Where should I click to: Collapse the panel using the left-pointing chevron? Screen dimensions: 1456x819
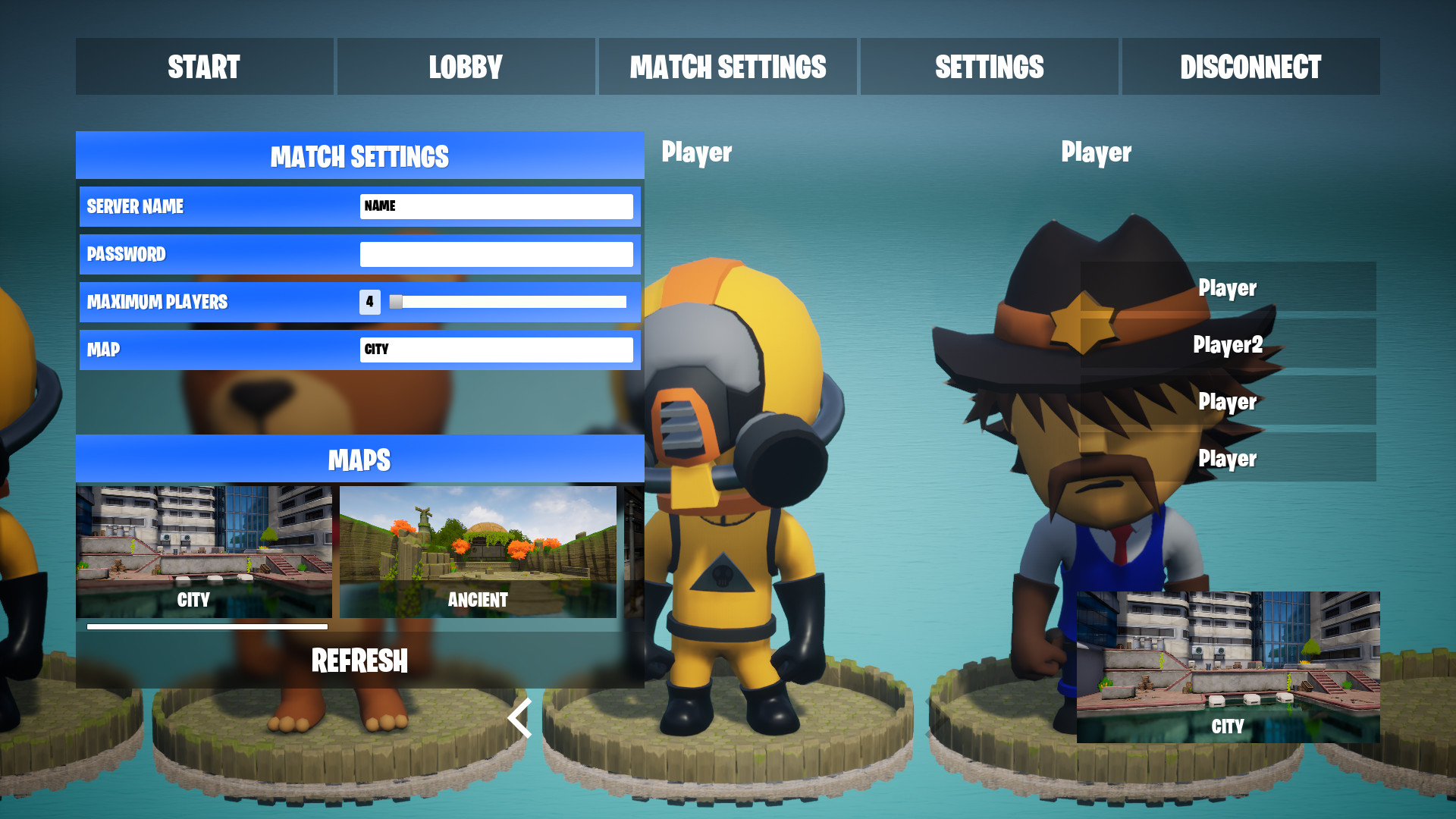519,718
